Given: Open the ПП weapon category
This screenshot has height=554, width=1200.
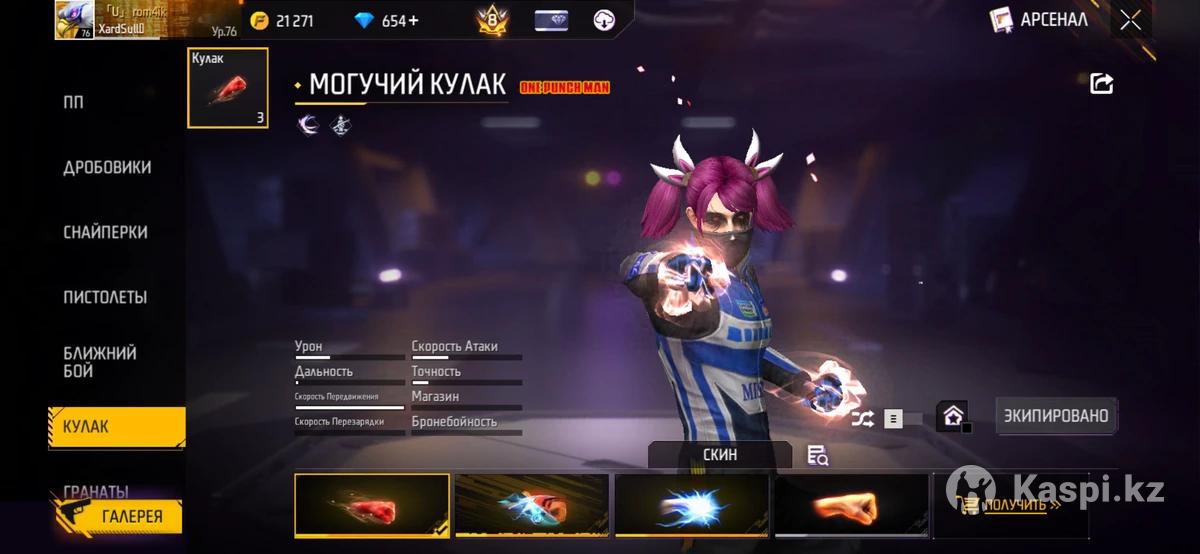Looking at the screenshot, I should [74, 103].
